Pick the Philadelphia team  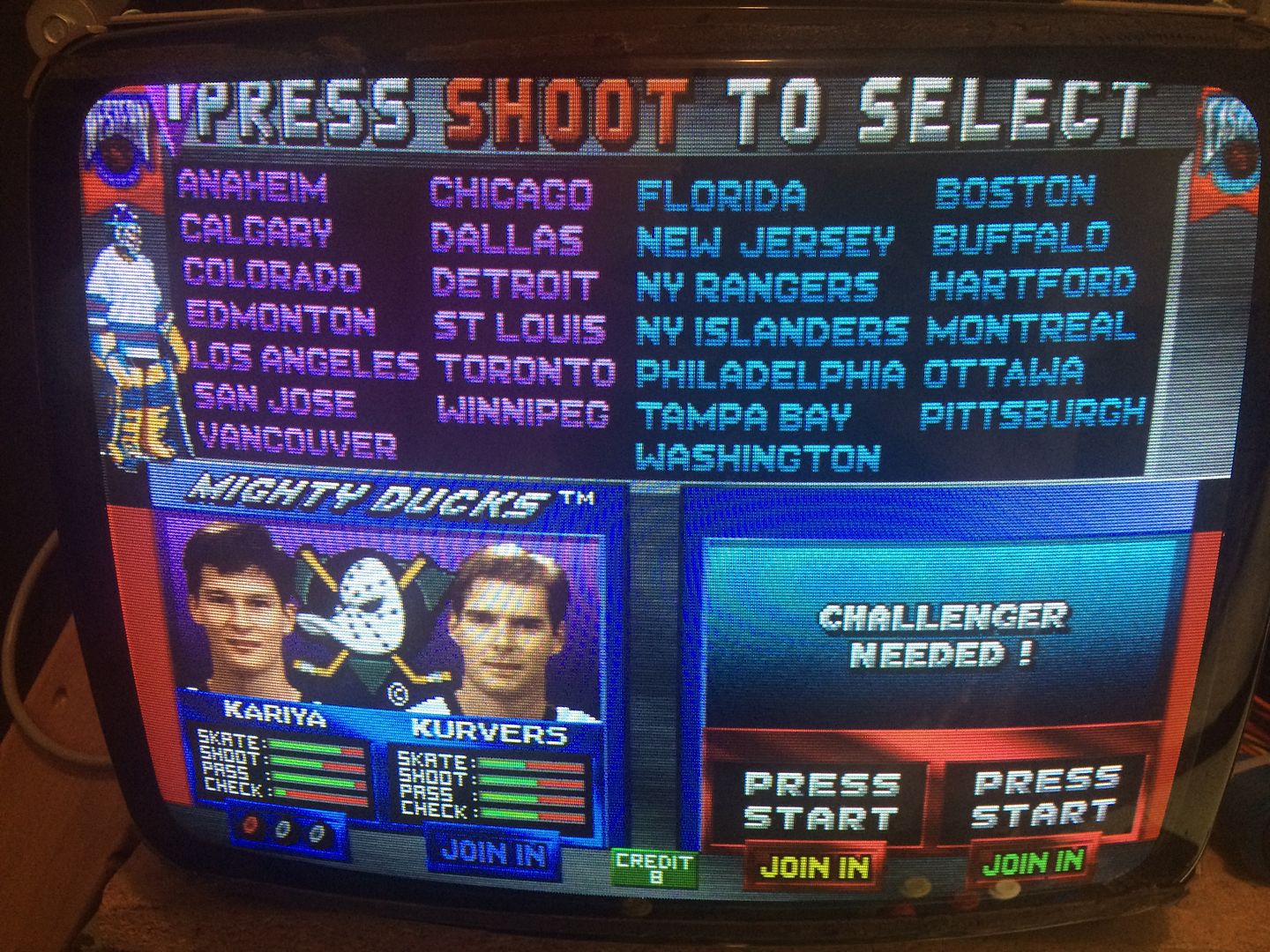770,373
